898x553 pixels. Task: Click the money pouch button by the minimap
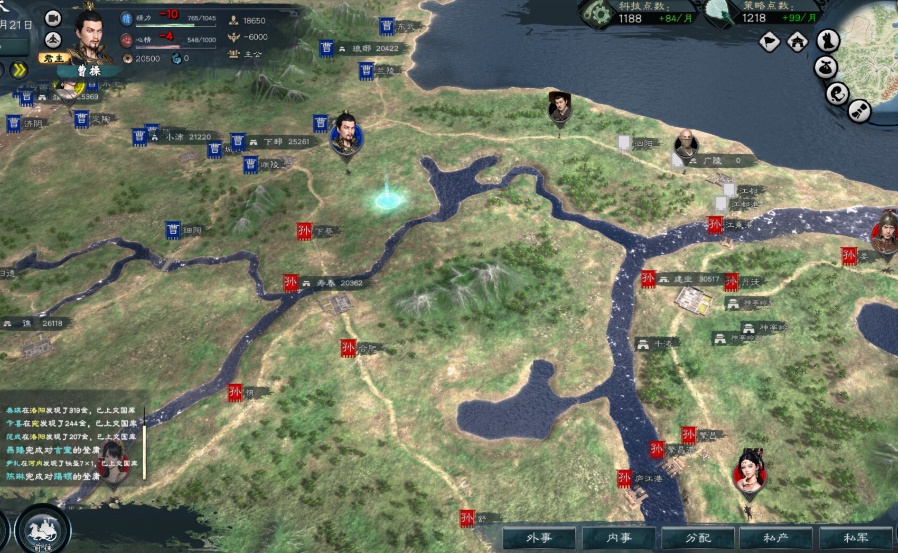click(826, 68)
